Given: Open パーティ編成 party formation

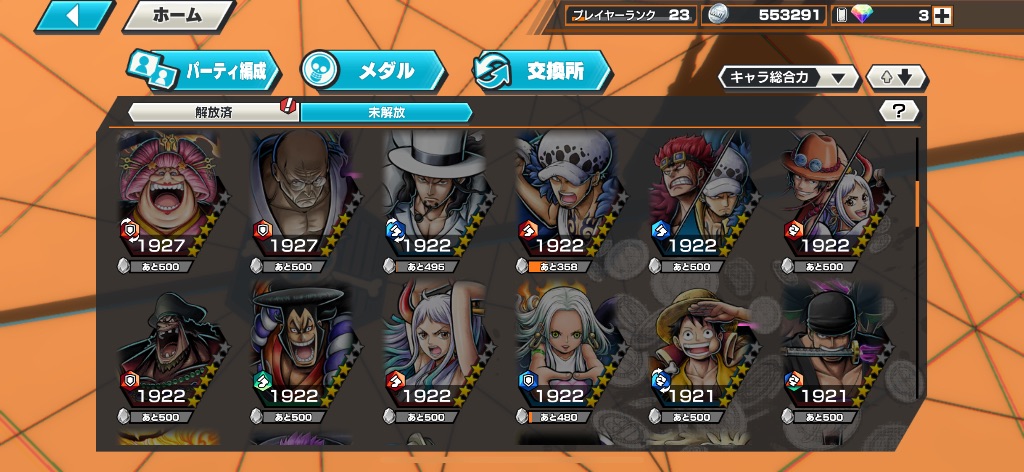Looking at the screenshot, I should [x=204, y=71].
